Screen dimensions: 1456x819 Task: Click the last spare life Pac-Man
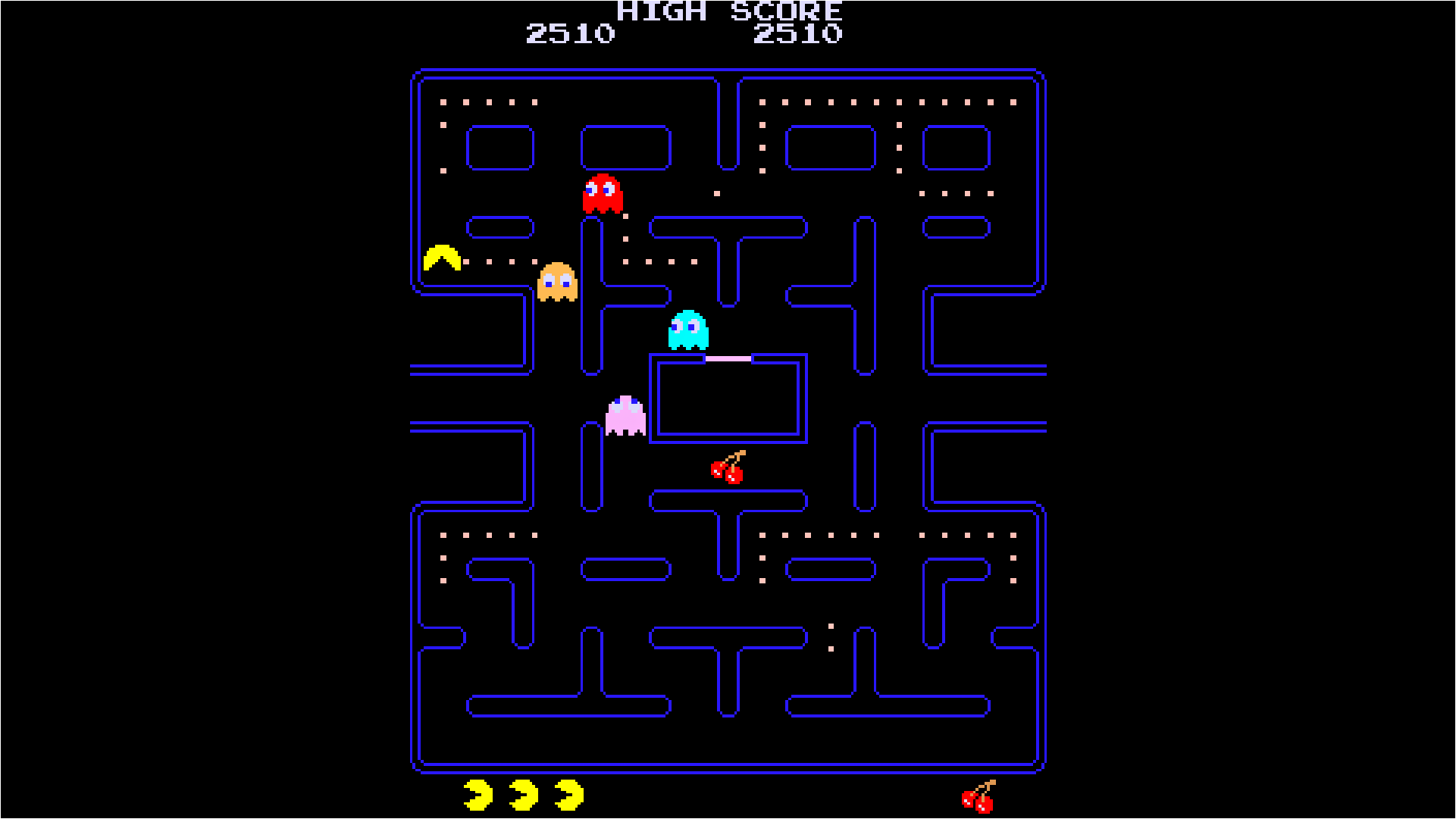(x=568, y=795)
